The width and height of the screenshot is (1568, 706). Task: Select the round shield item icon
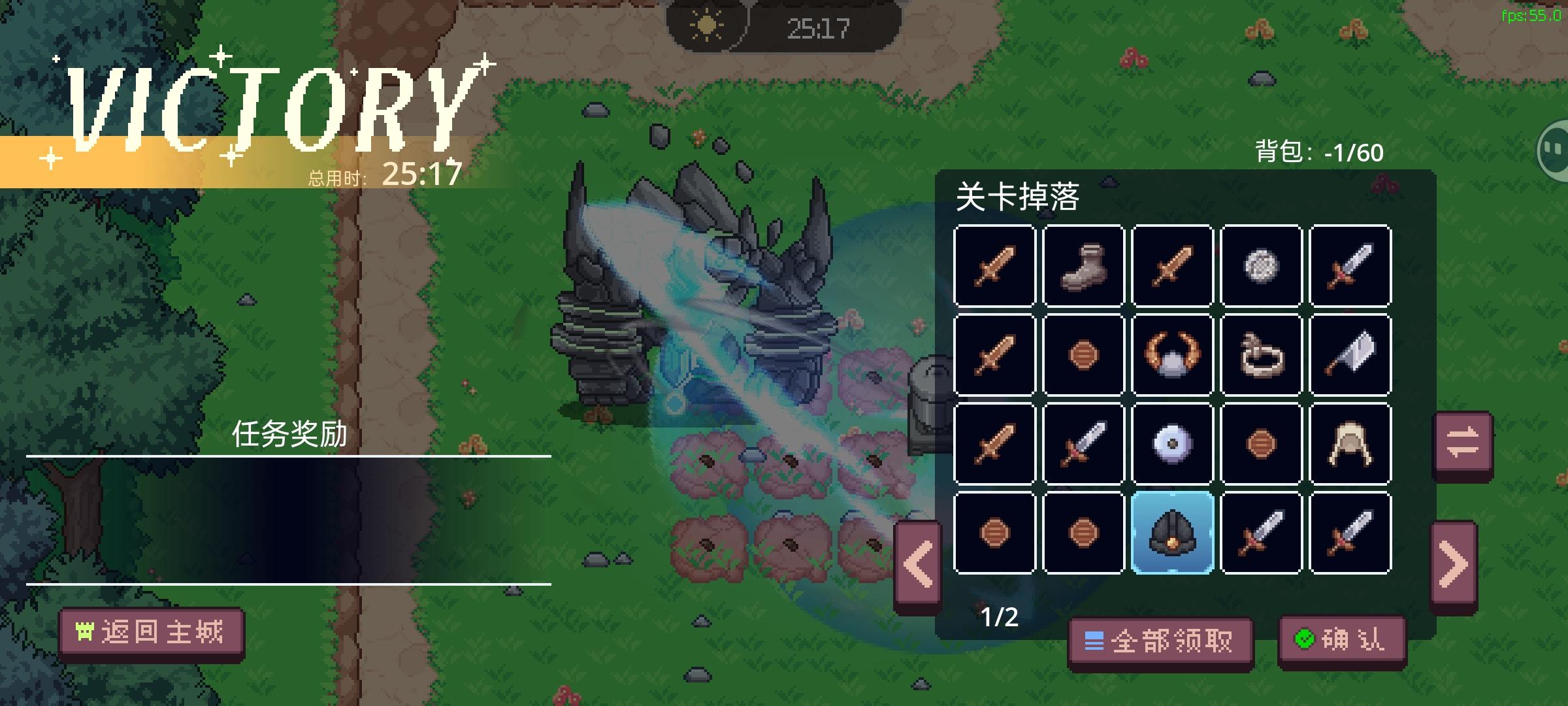[1172, 443]
